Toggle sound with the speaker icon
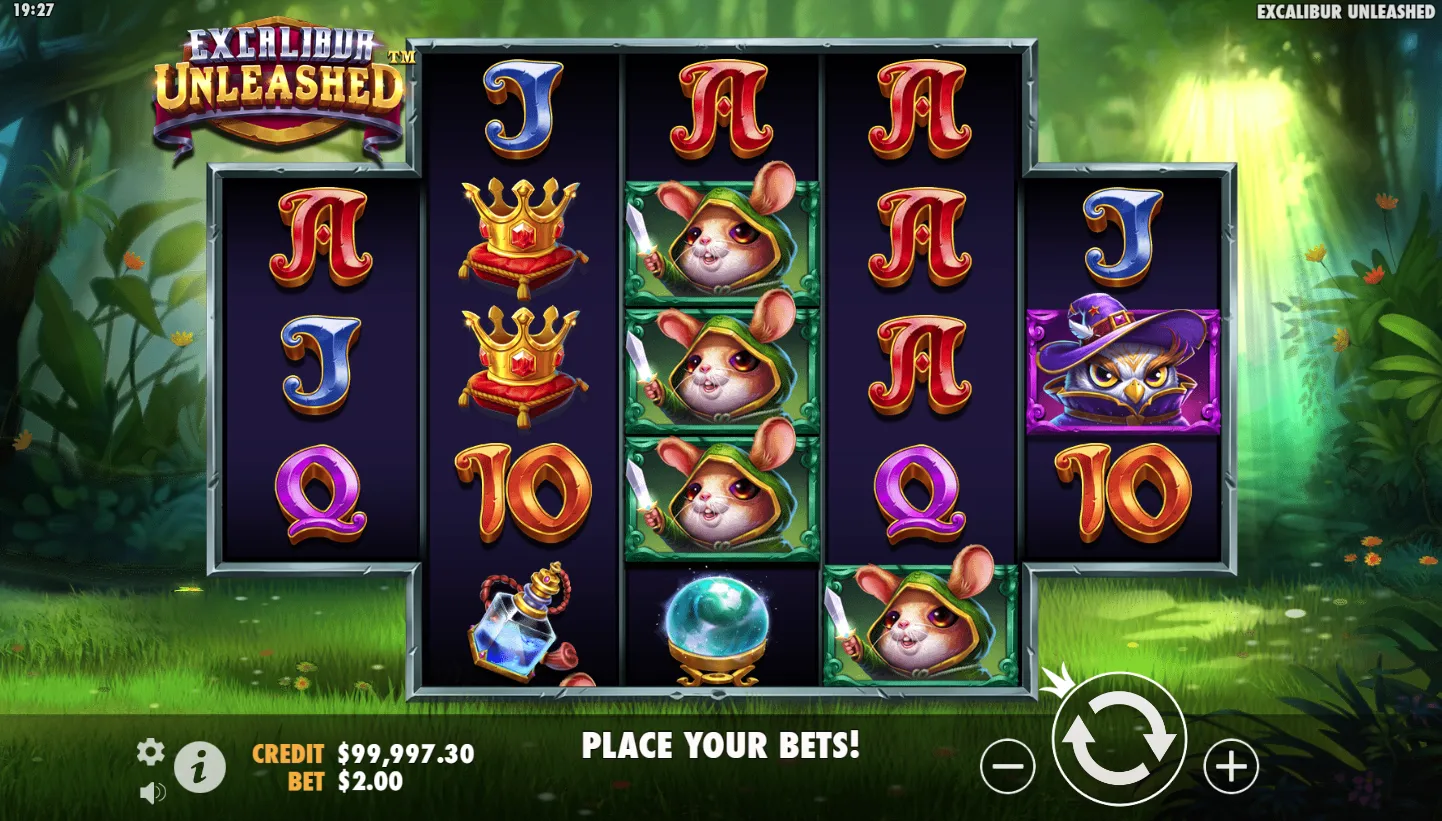Viewport: 1442px width, 821px height. [152, 793]
